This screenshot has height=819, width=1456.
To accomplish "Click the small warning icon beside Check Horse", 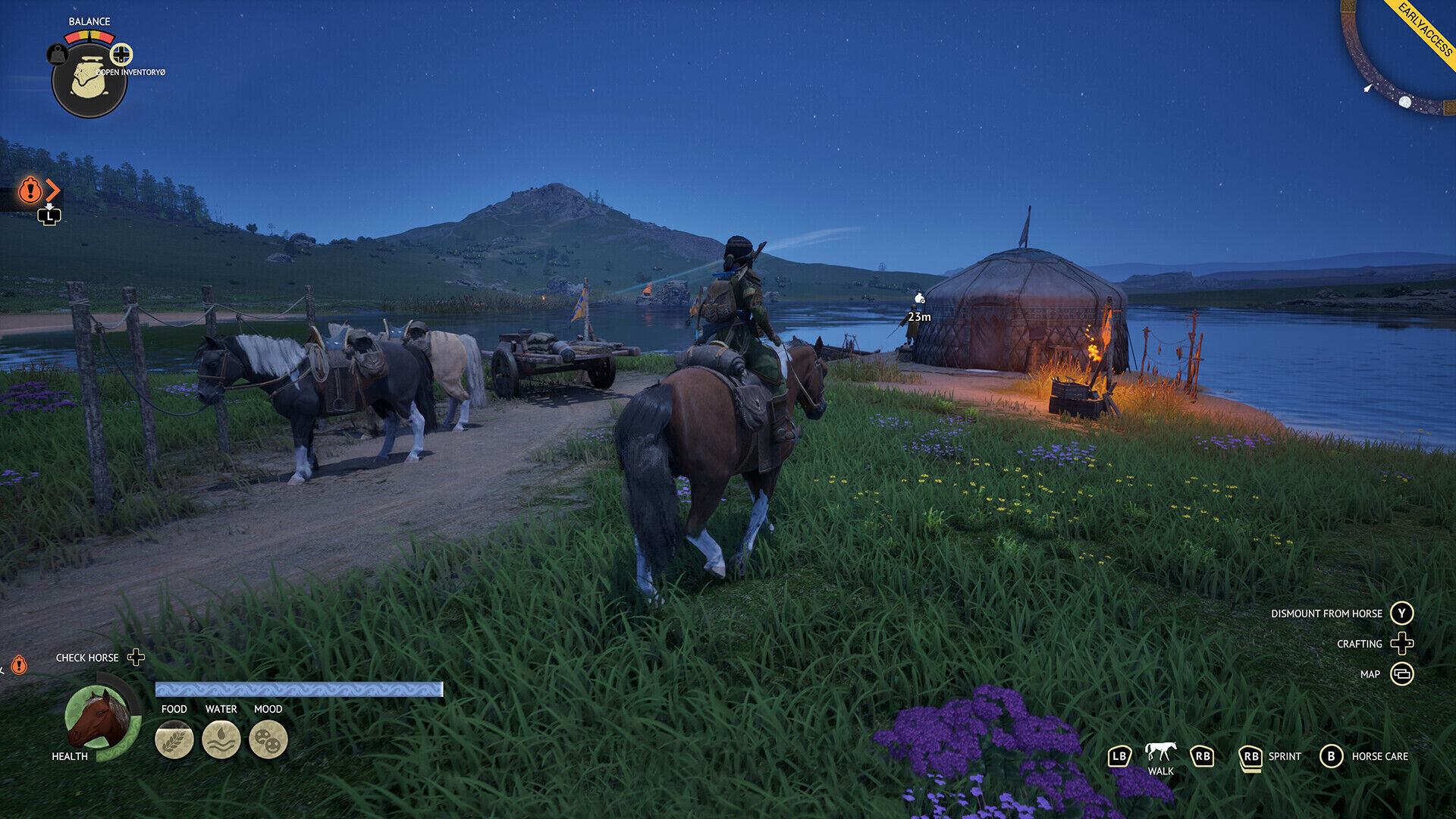I will pyautogui.click(x=19, y=665).
